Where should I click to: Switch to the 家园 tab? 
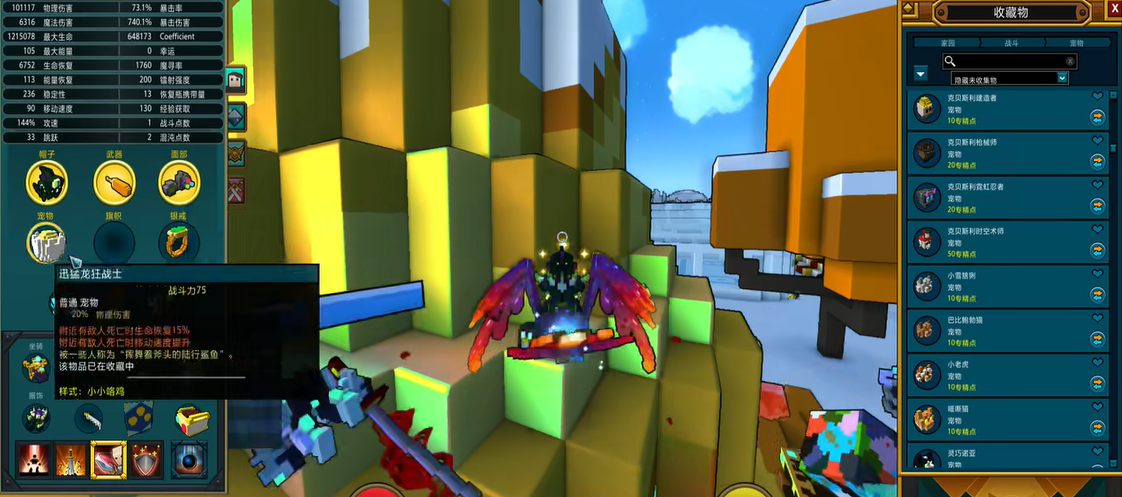(947, 43)
